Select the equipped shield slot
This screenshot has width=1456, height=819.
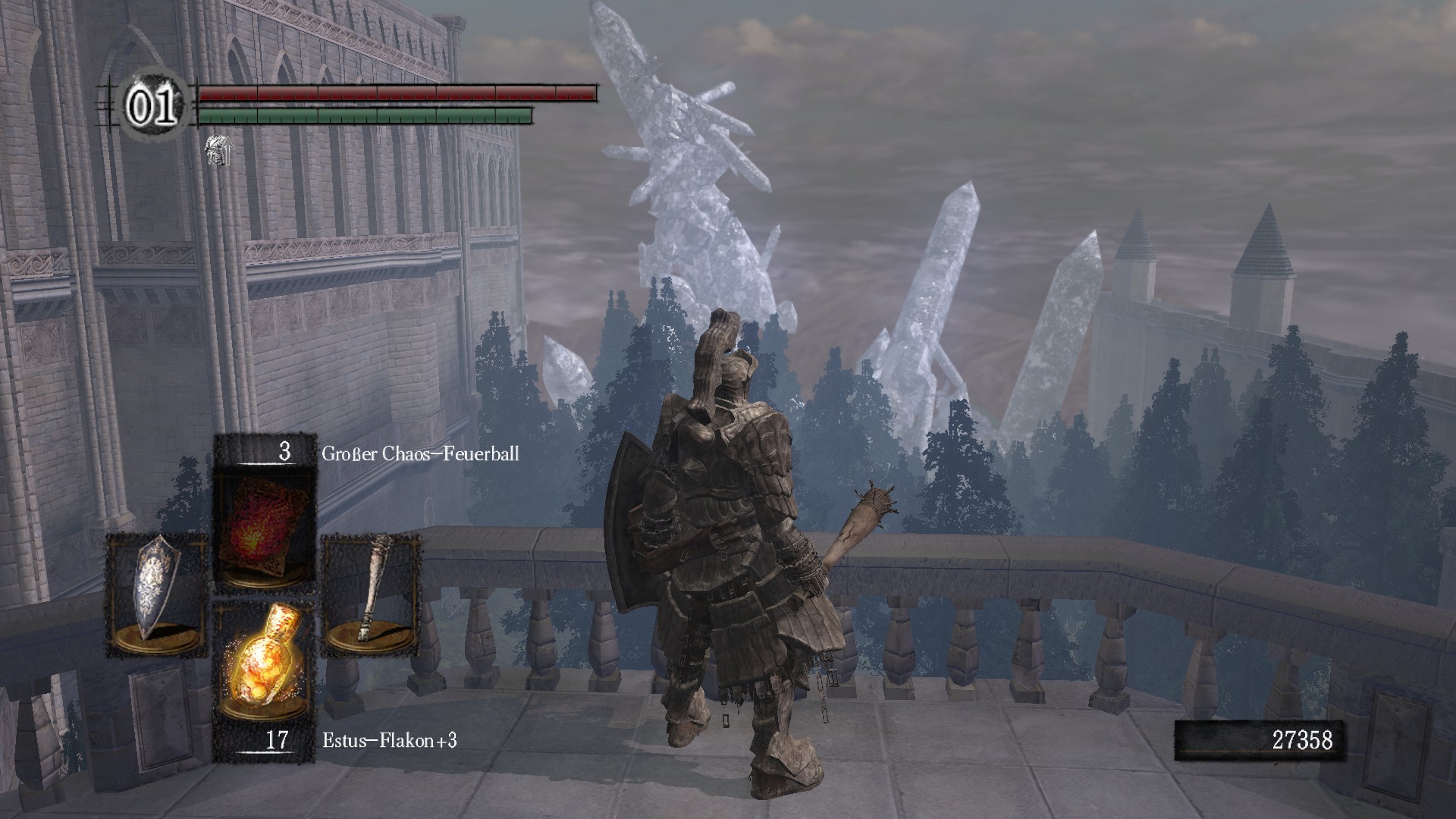tap(157, 595)
